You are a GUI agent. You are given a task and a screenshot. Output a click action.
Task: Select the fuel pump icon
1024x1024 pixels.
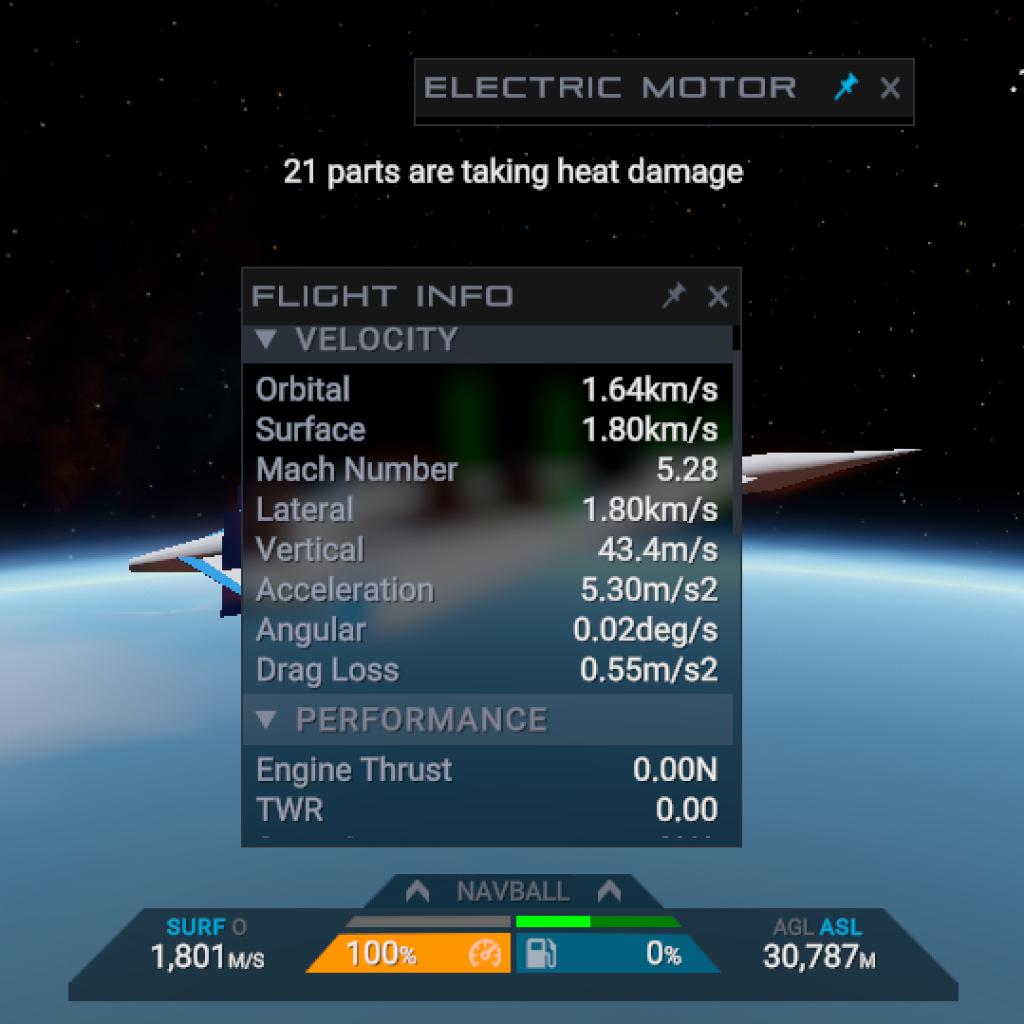point(539,955)
